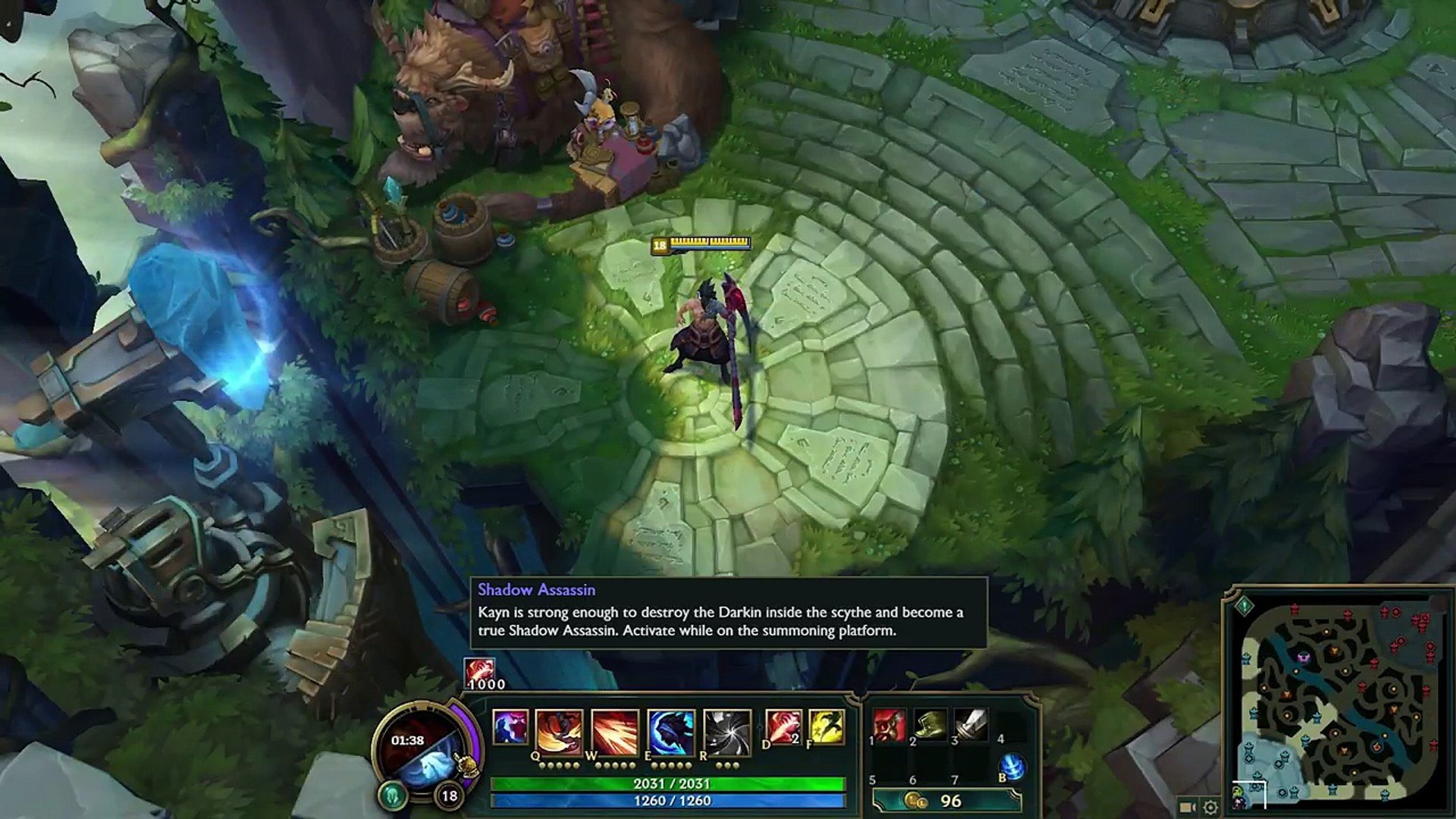The height and width of the screenshot is (819, 1456).
Task: Select the blade item in slot 3
Action: pos(971,726)
